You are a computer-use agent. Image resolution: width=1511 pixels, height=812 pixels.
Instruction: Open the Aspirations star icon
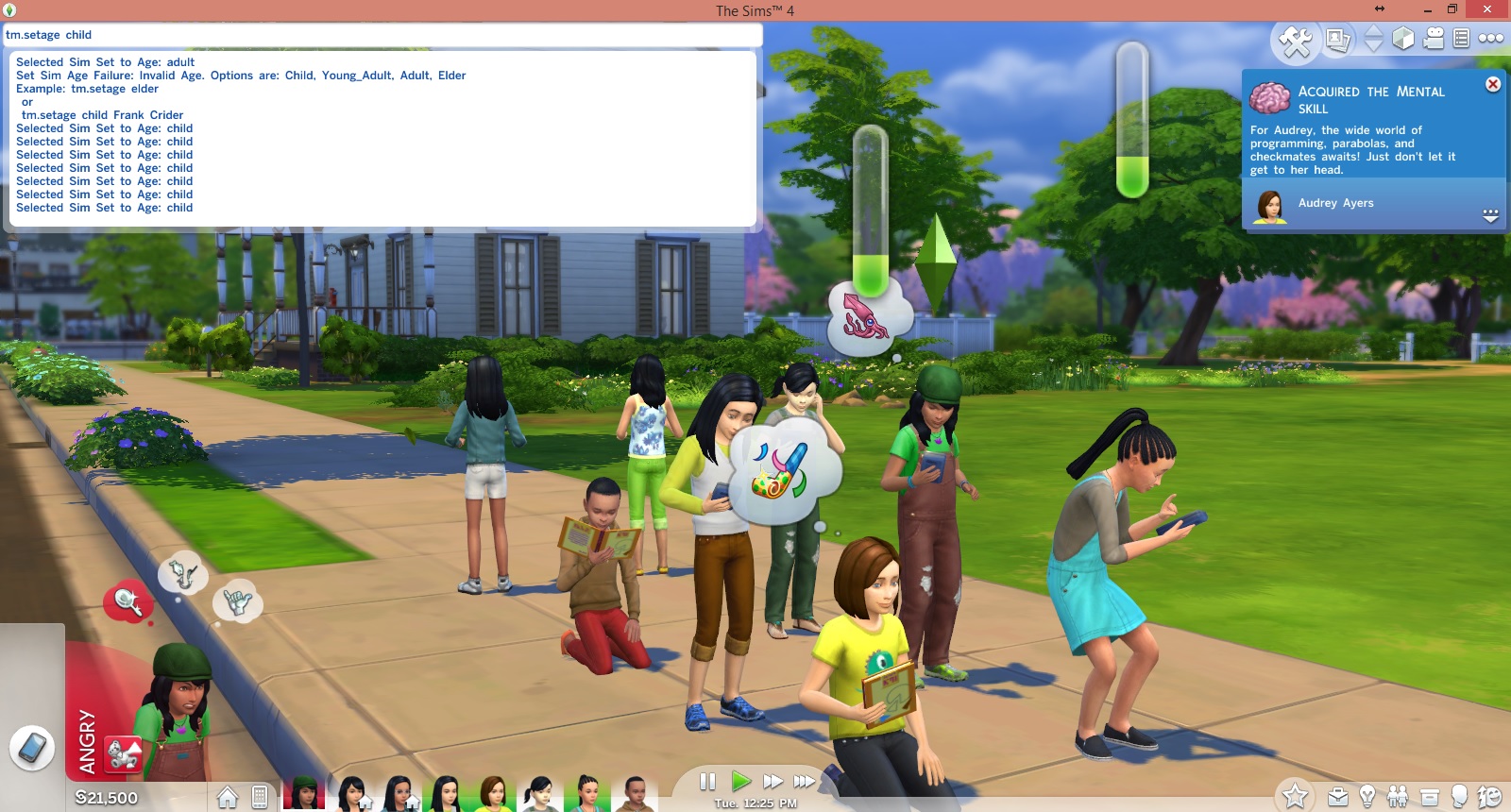1297,795
